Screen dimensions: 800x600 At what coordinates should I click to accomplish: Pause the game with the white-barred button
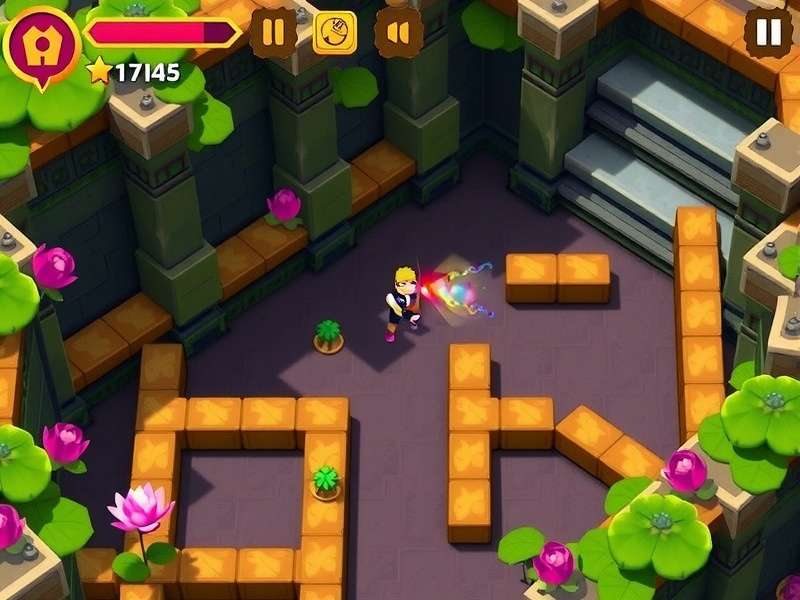(768, 33)
